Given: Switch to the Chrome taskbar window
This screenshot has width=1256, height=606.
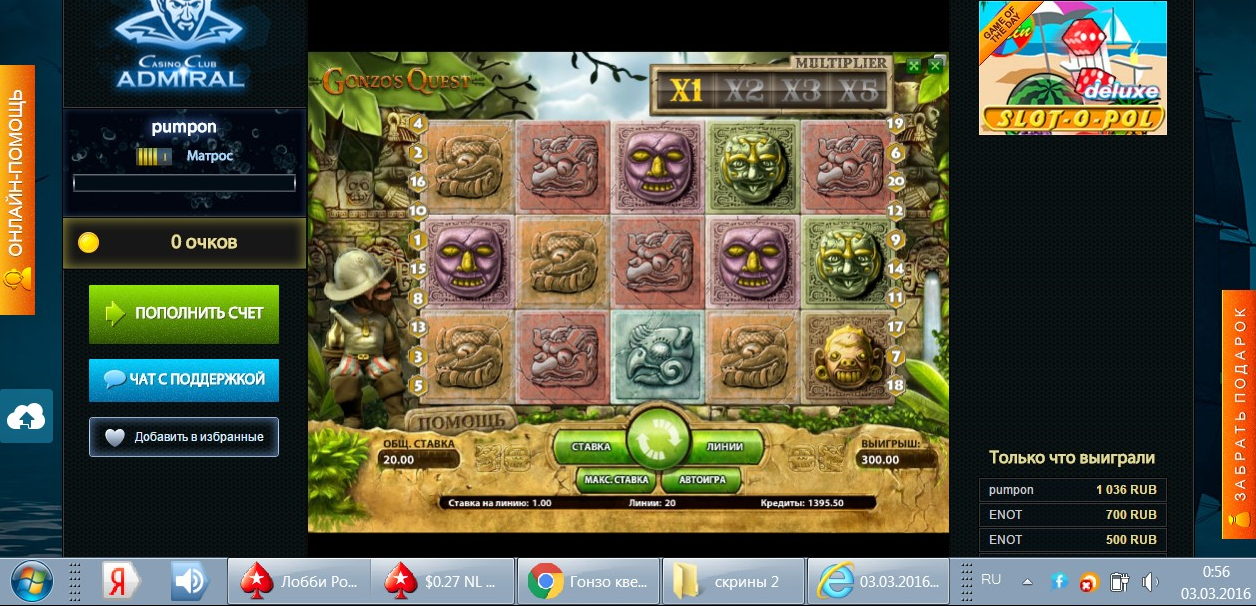Looking at the screenshot, I should pyautogui.click(x=588, y=581).
